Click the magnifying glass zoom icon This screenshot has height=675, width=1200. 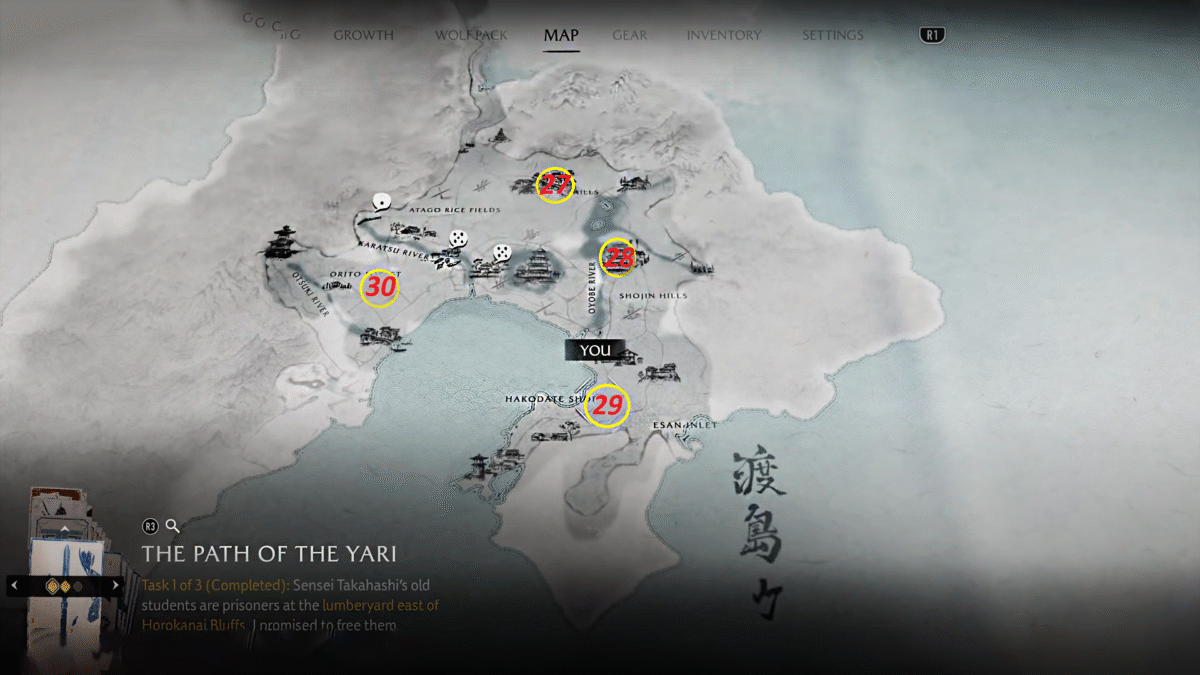[x=172, y=525]
